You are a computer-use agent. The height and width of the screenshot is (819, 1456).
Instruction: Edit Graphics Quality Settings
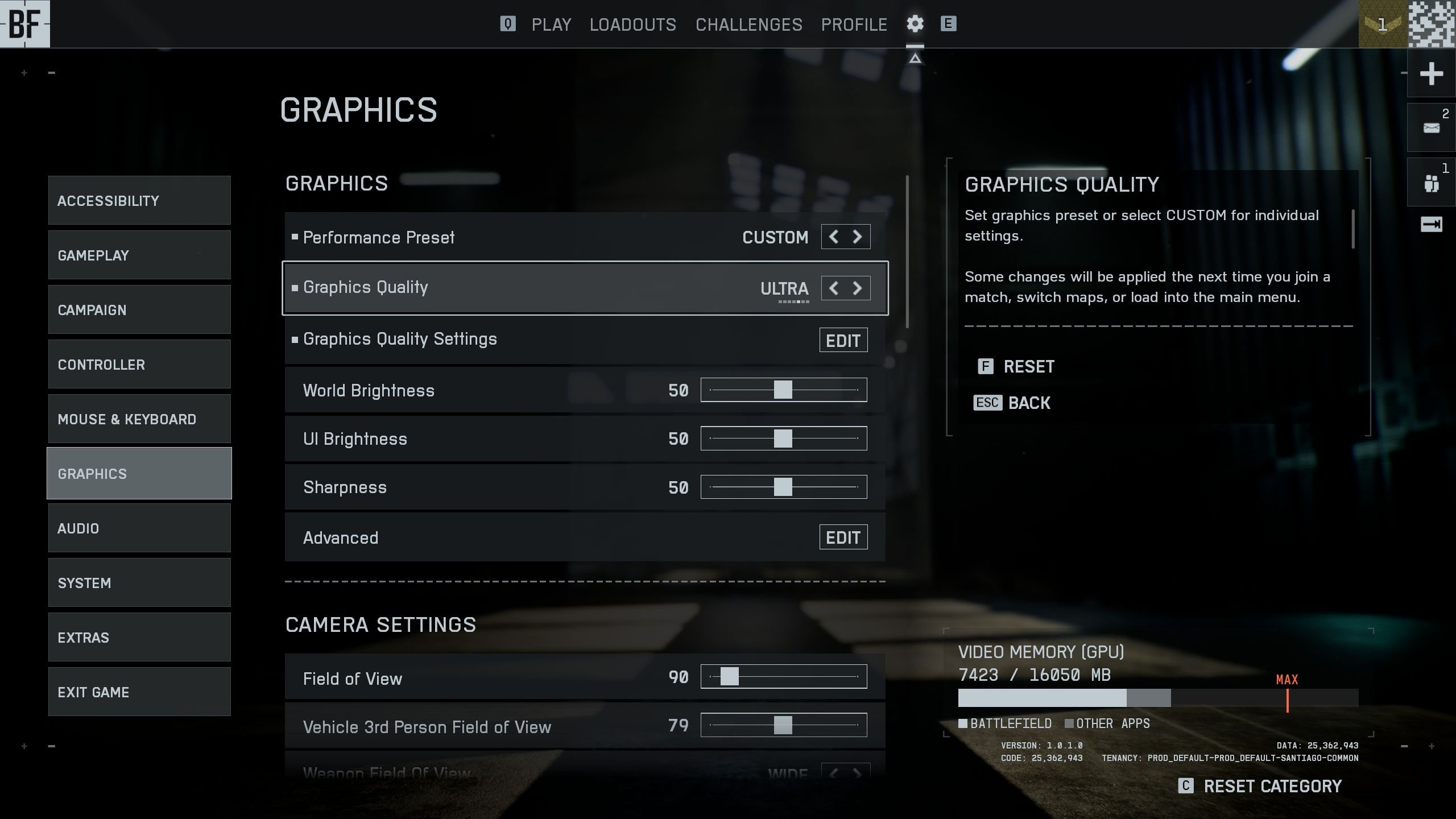coord(843,340)
